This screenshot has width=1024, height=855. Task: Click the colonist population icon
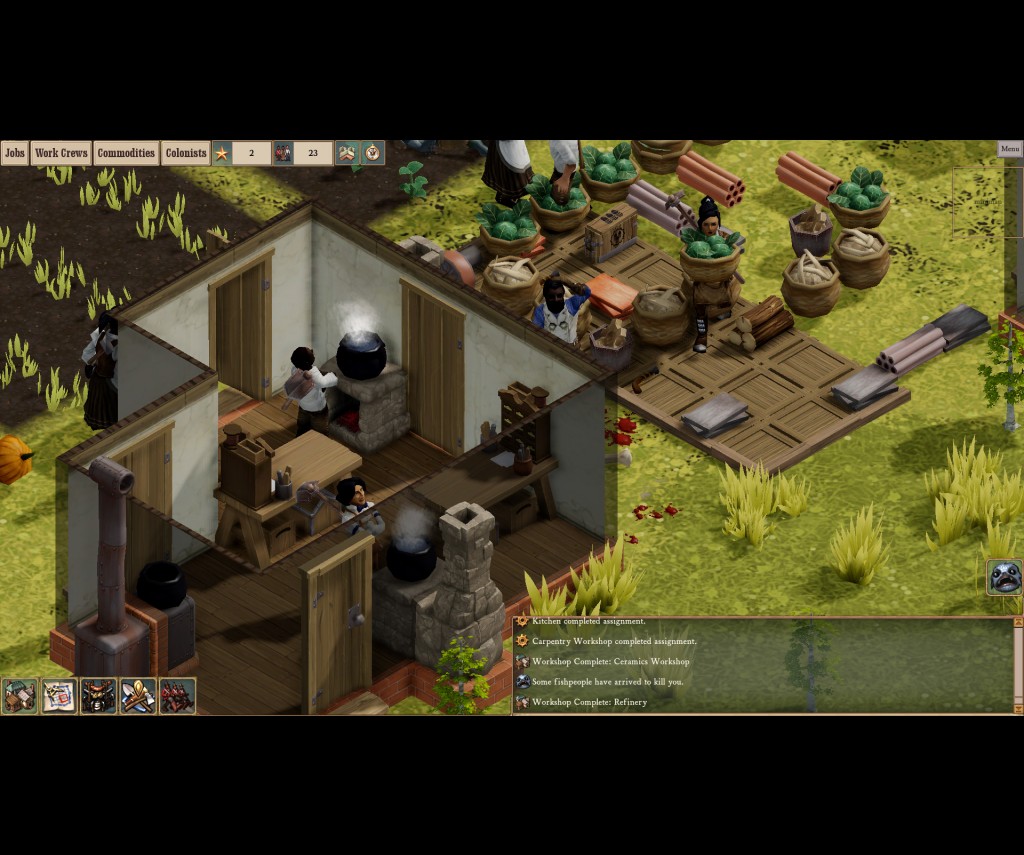(x=283, y=153)
